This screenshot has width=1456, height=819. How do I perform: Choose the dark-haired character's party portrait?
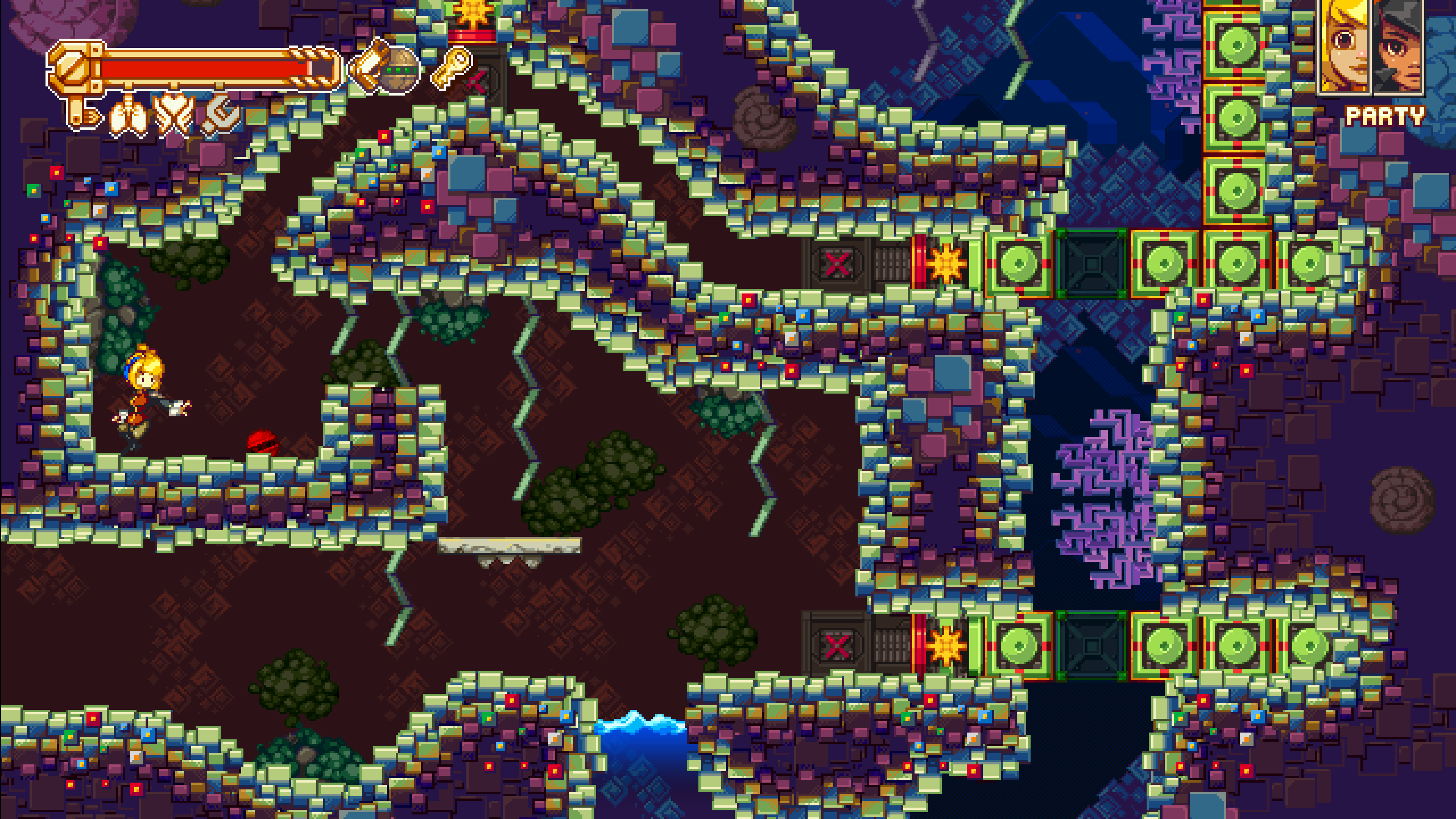pyautogui.click(x=1398, y=46)
